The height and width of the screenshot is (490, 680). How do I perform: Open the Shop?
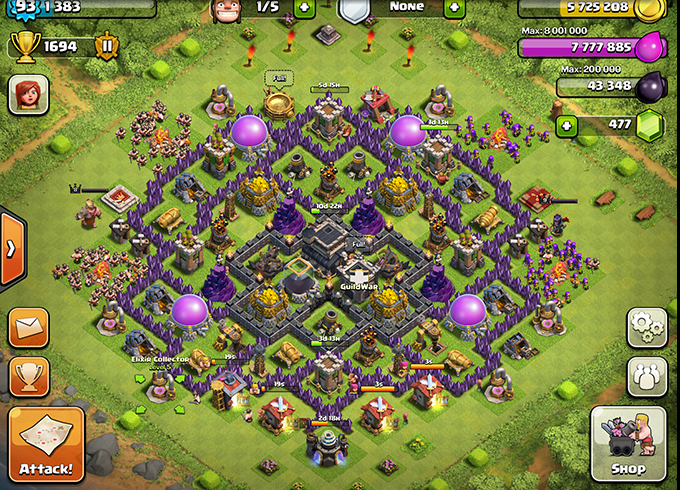(x=627, y=444)
